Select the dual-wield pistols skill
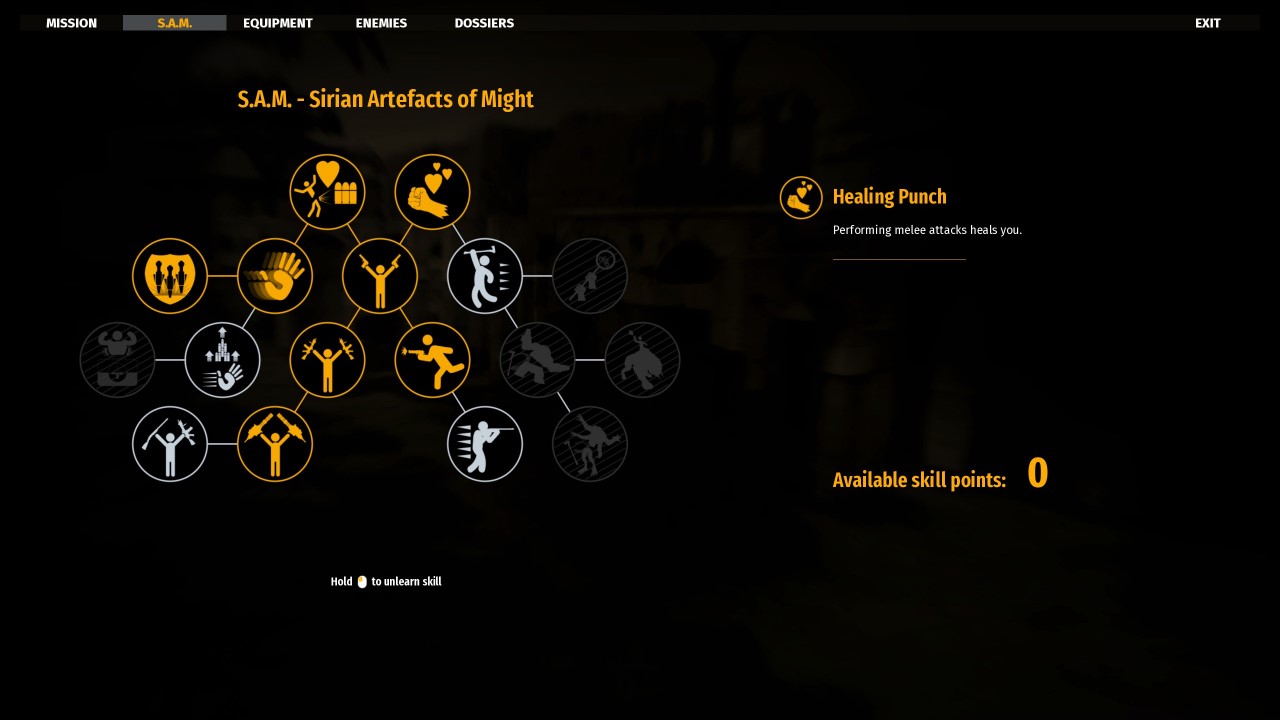 click(380, 276)
